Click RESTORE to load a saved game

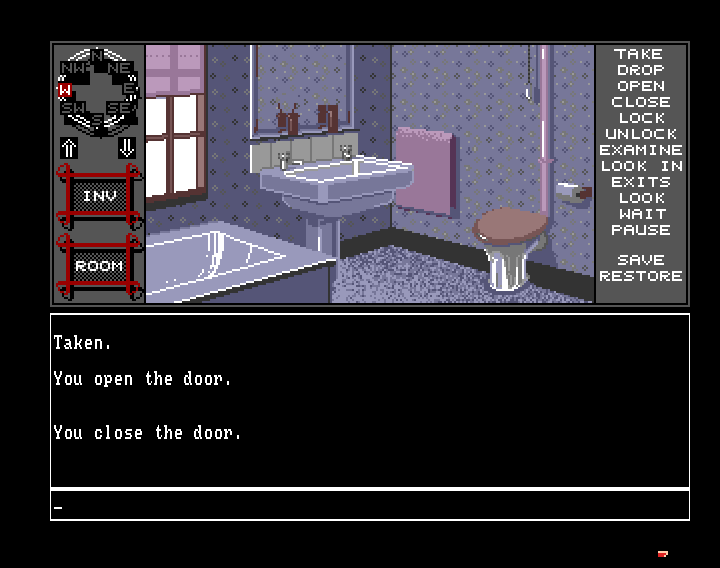640,276
